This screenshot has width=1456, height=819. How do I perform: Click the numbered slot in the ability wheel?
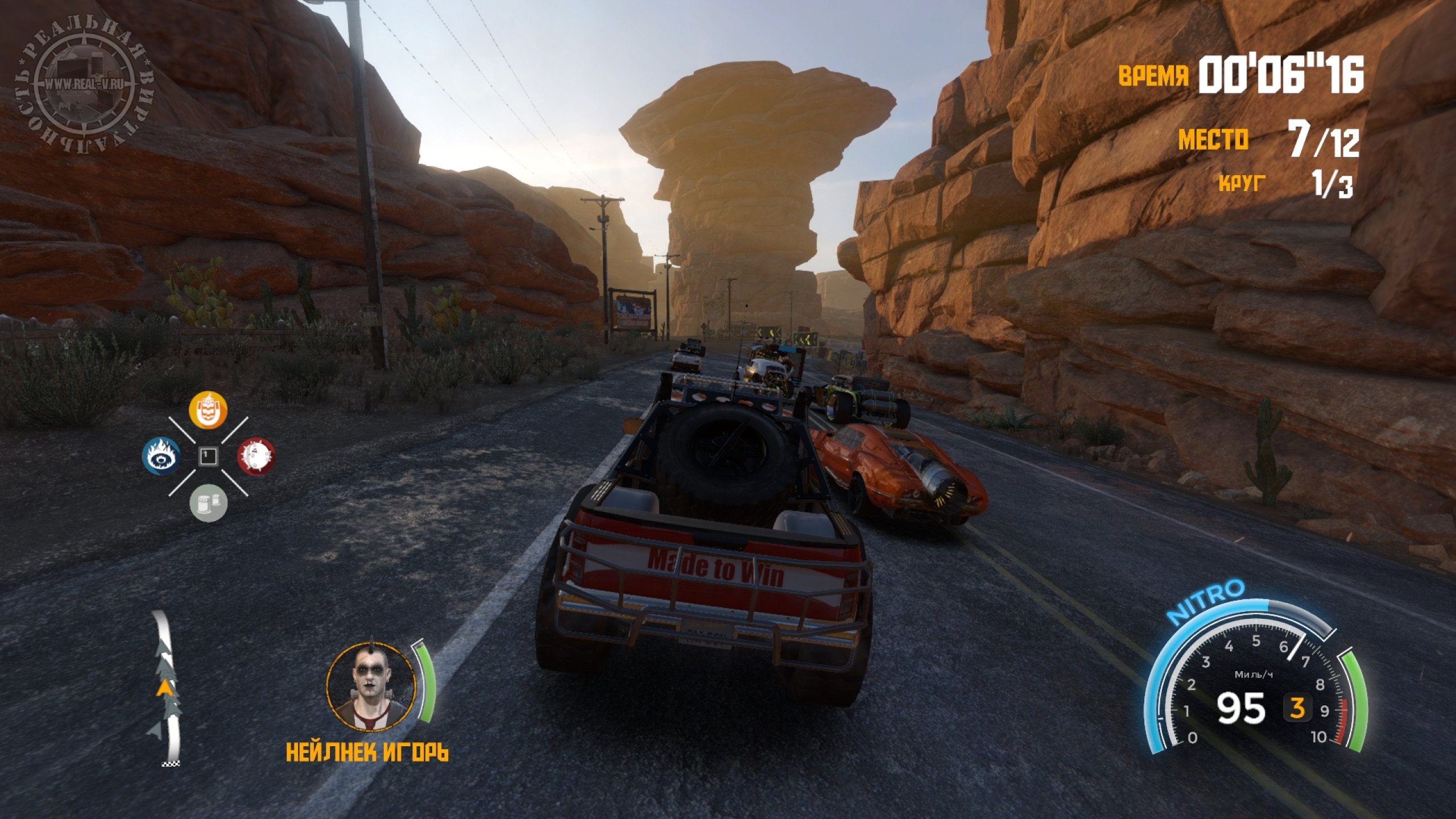point(208,456)
